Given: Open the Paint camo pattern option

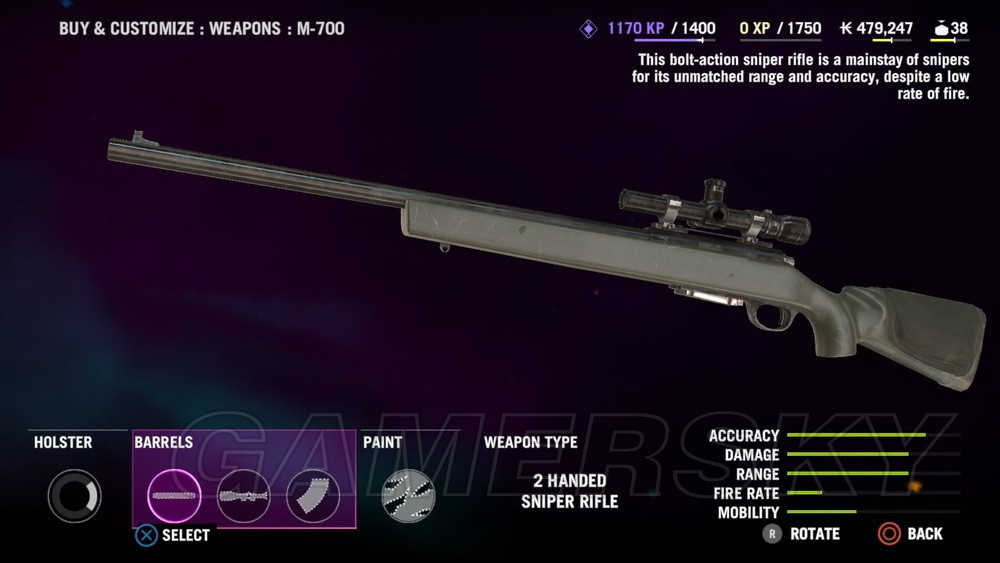Looking at the screenshot, I should point(408,495).
